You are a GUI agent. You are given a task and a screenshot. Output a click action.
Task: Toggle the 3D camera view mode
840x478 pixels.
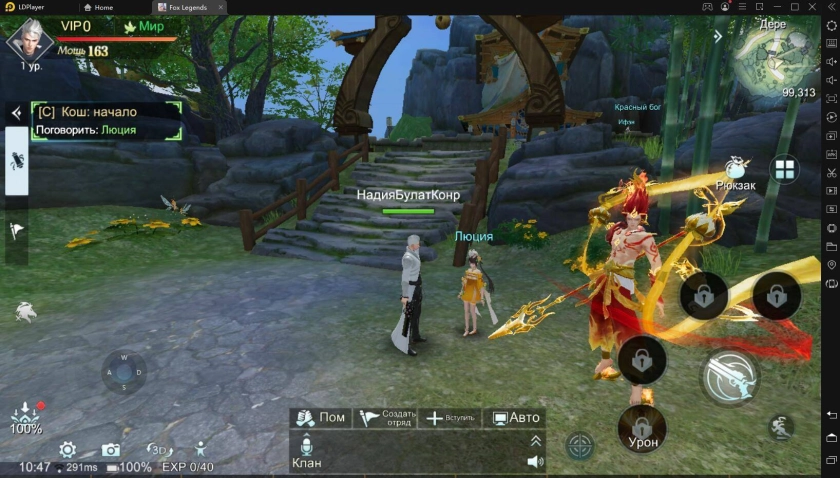[x=158, y=450]
